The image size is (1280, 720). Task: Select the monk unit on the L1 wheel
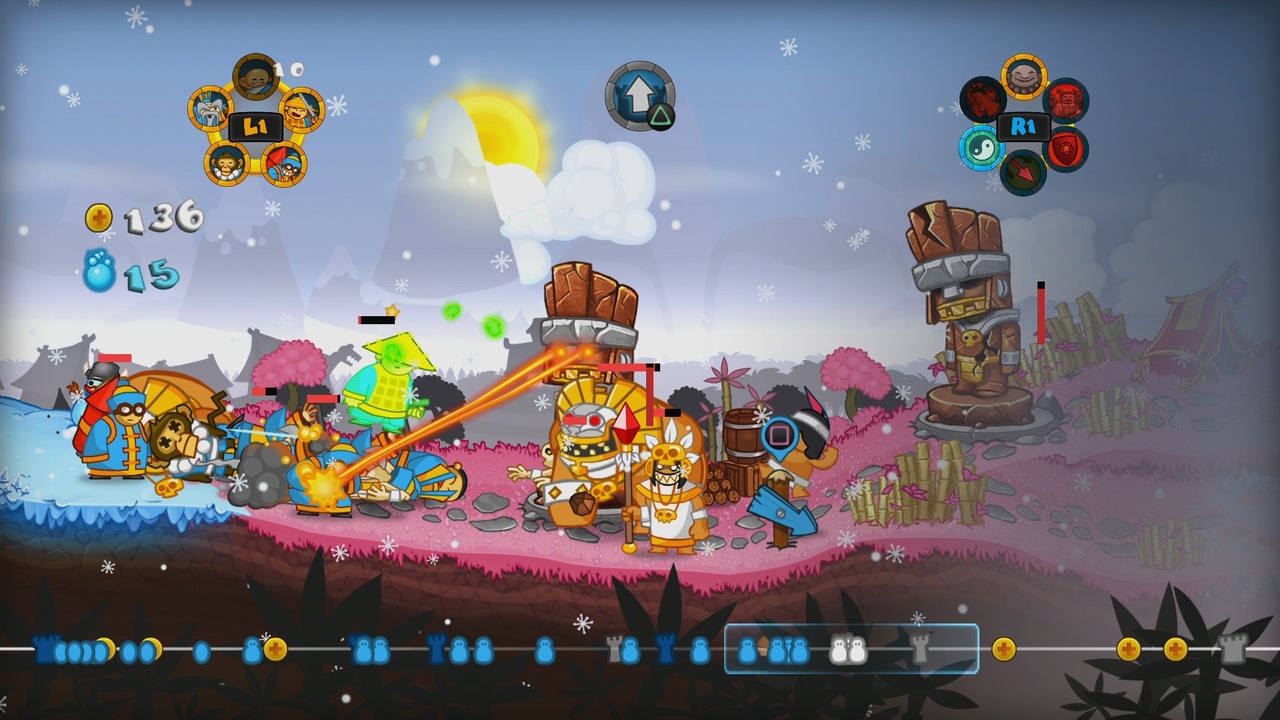tap(253, 78)
